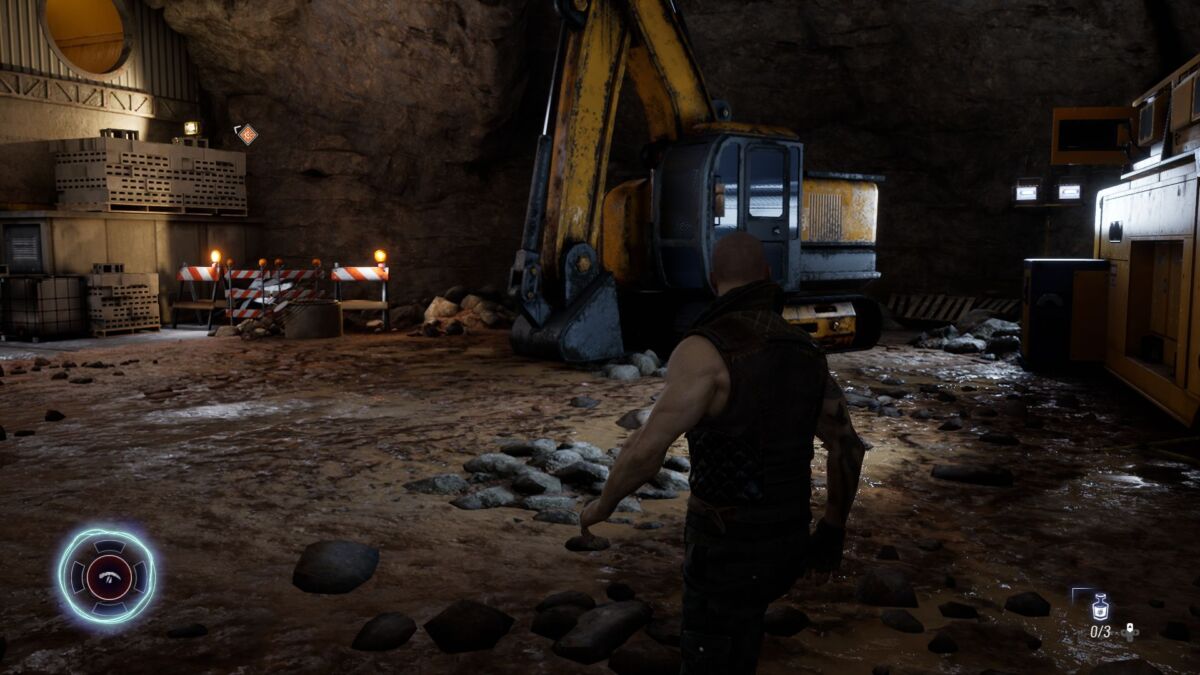Select the orange diamond objective marker
The width and height of the screenshot is (1200, 675).
[247, 134]
